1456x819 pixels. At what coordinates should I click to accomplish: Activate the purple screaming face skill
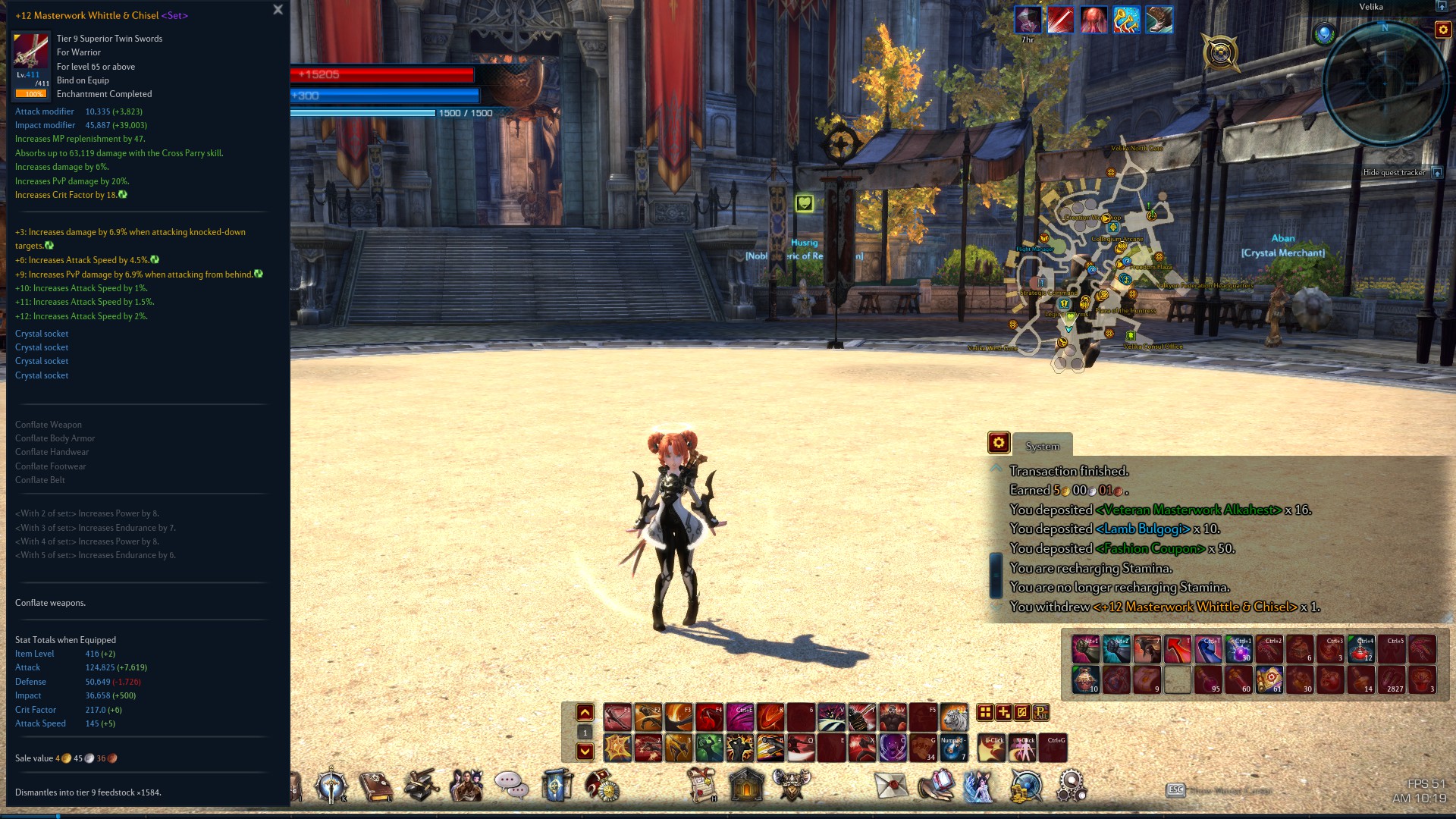coord(893,748)
